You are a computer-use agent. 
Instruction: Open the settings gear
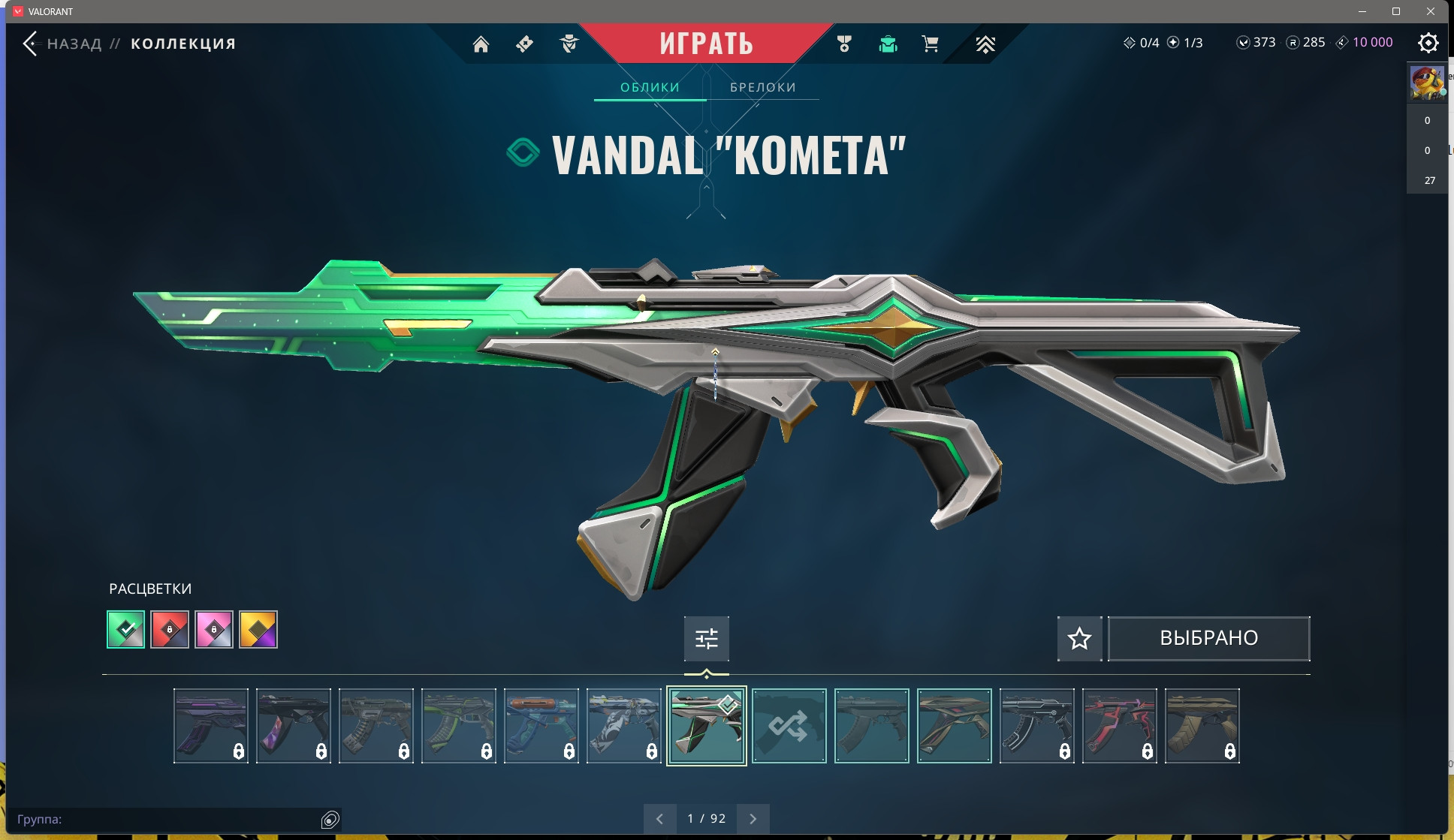click(x=1428, y=43)
